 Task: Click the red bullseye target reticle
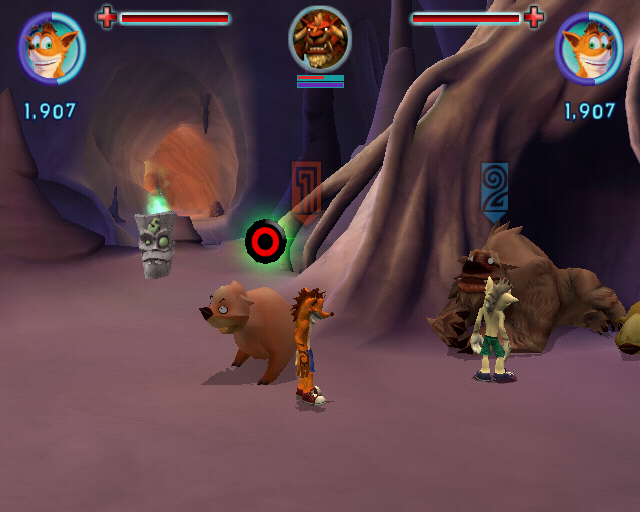(266, 241)
